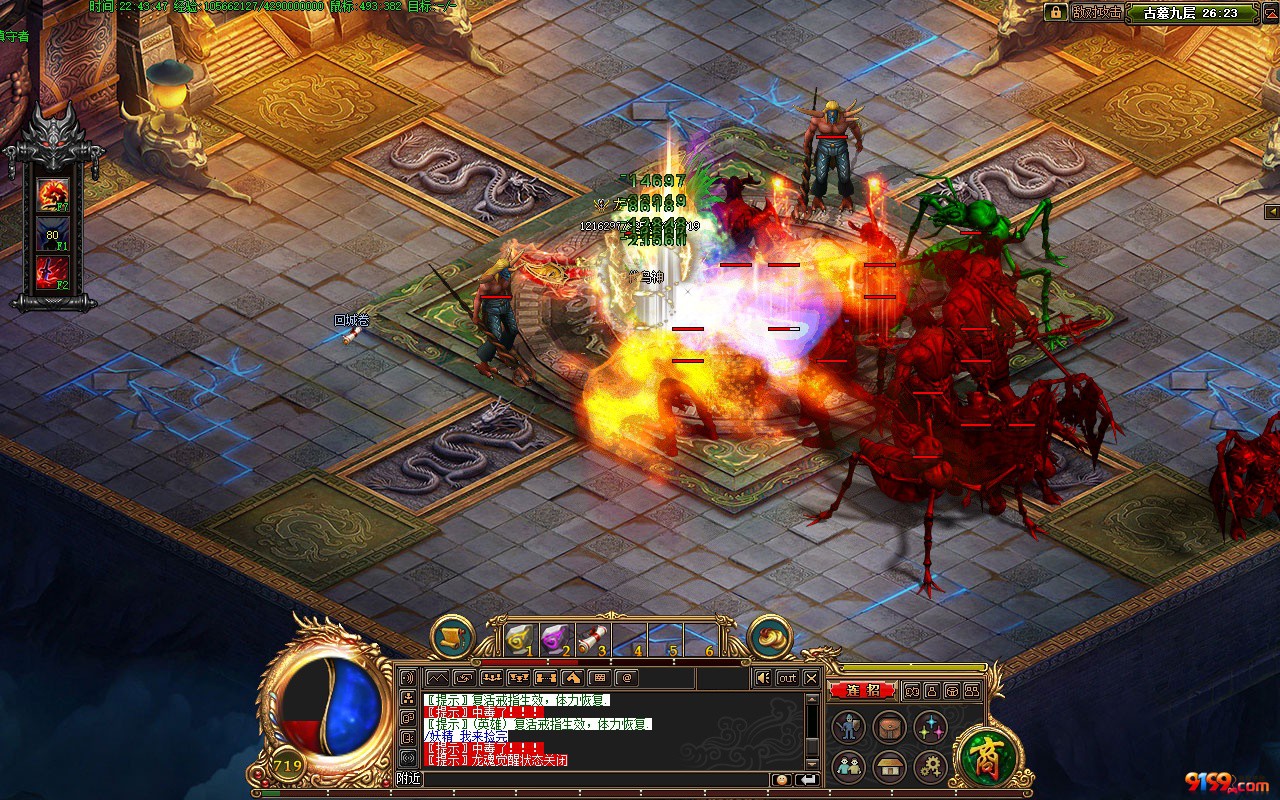Click the padlock icon at the top right

click(x=1055, y=12)
